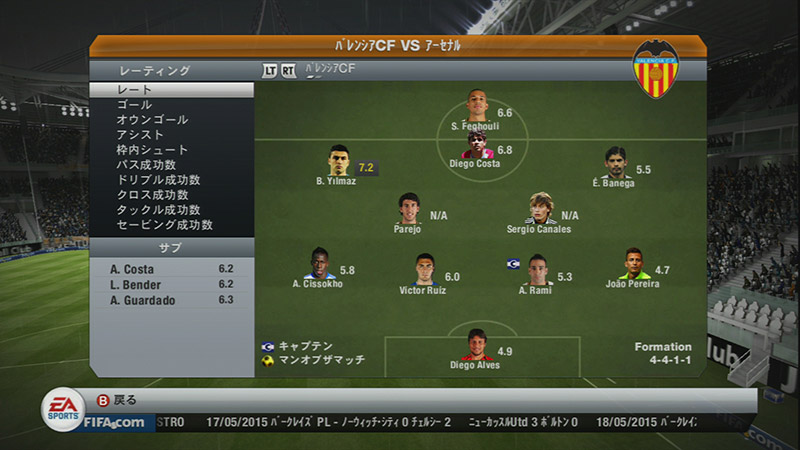Choose João Pereira player portrait
This screenshot has width=800, height=450.
(632, 264)
